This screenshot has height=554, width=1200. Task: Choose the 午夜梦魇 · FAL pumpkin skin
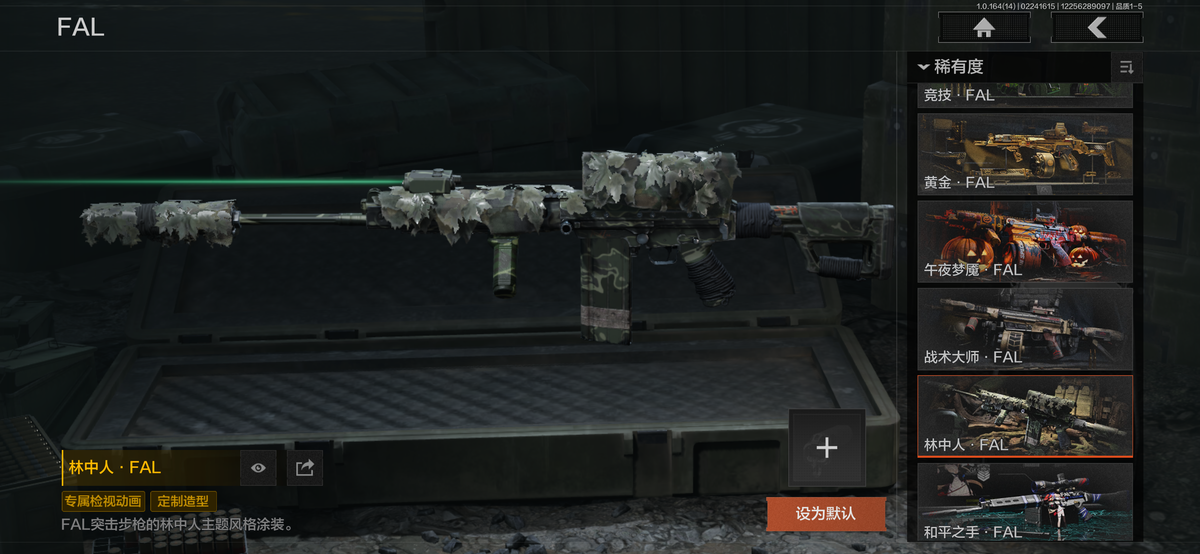click(1024, 241)
